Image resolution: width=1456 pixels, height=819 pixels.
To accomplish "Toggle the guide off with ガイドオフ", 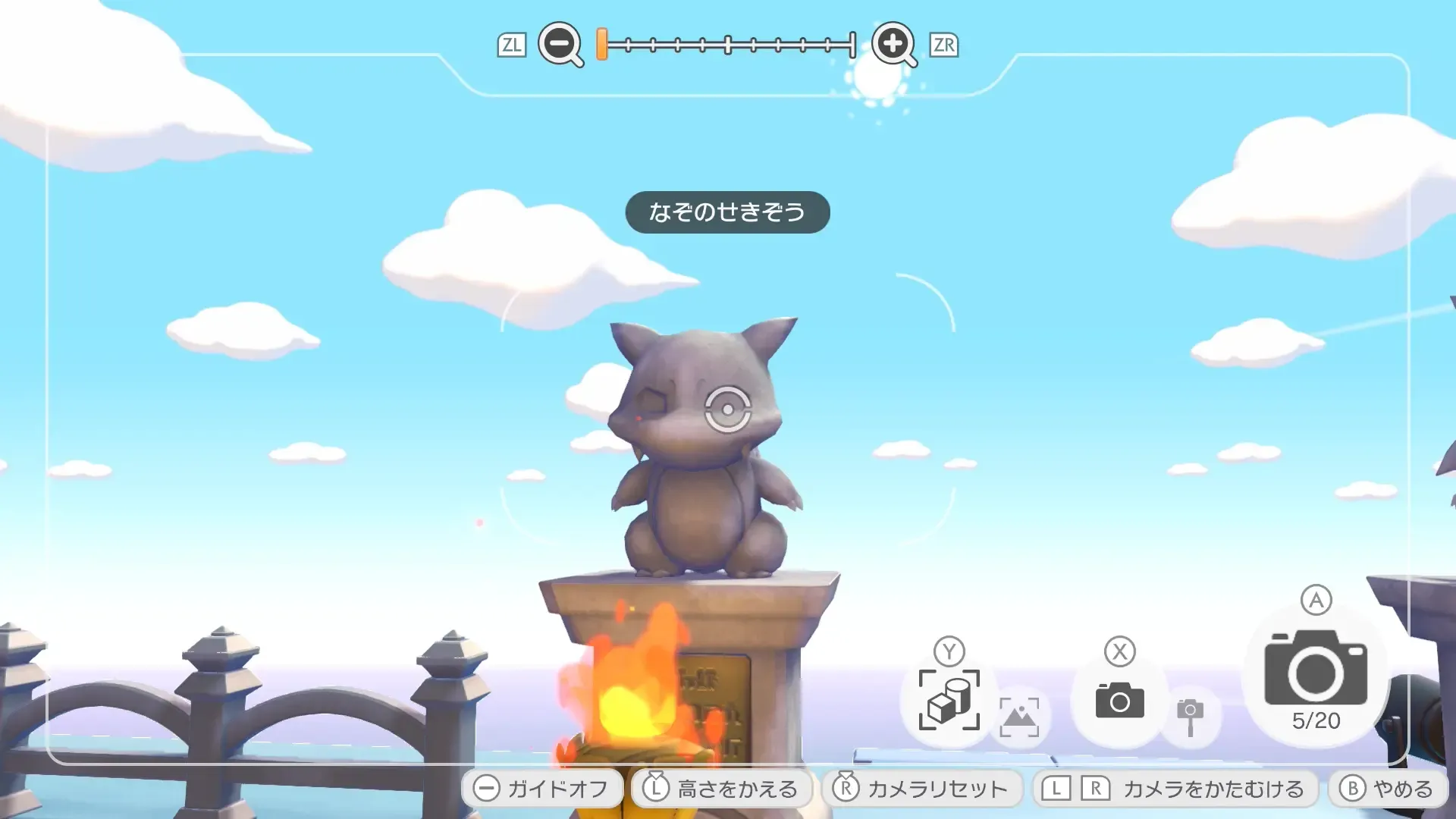I will tap(542, 788).
